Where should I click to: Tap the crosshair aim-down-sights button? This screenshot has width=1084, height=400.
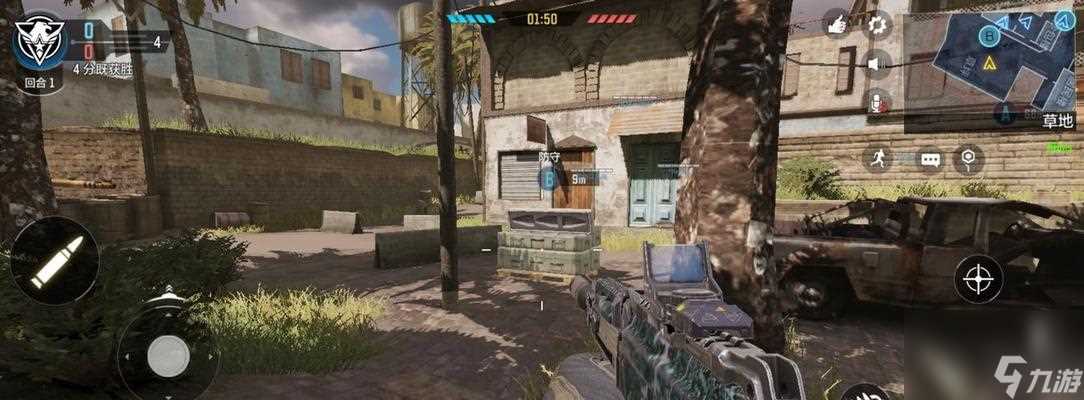coord(979,279)
